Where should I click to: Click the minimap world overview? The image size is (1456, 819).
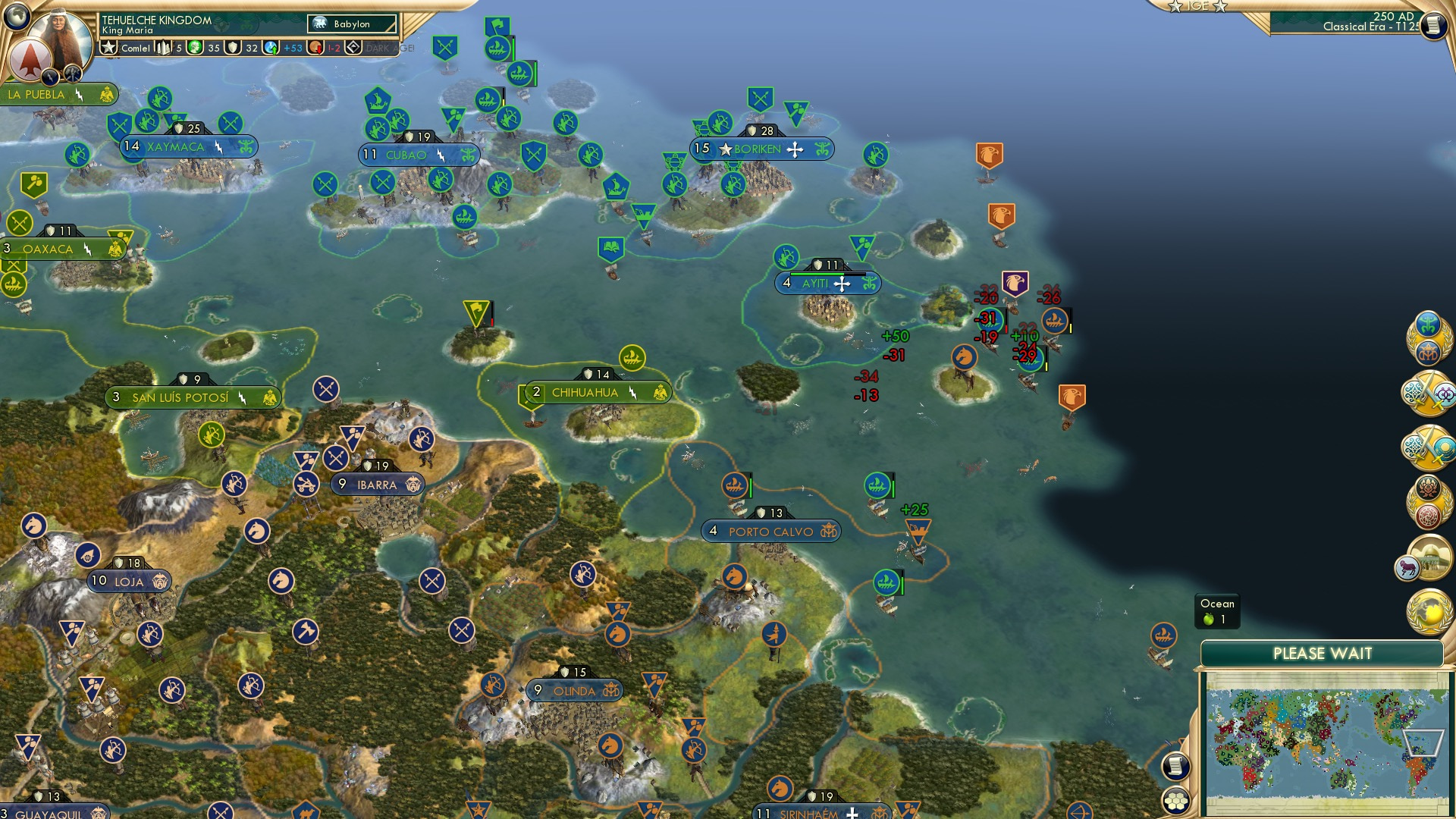1327,743
